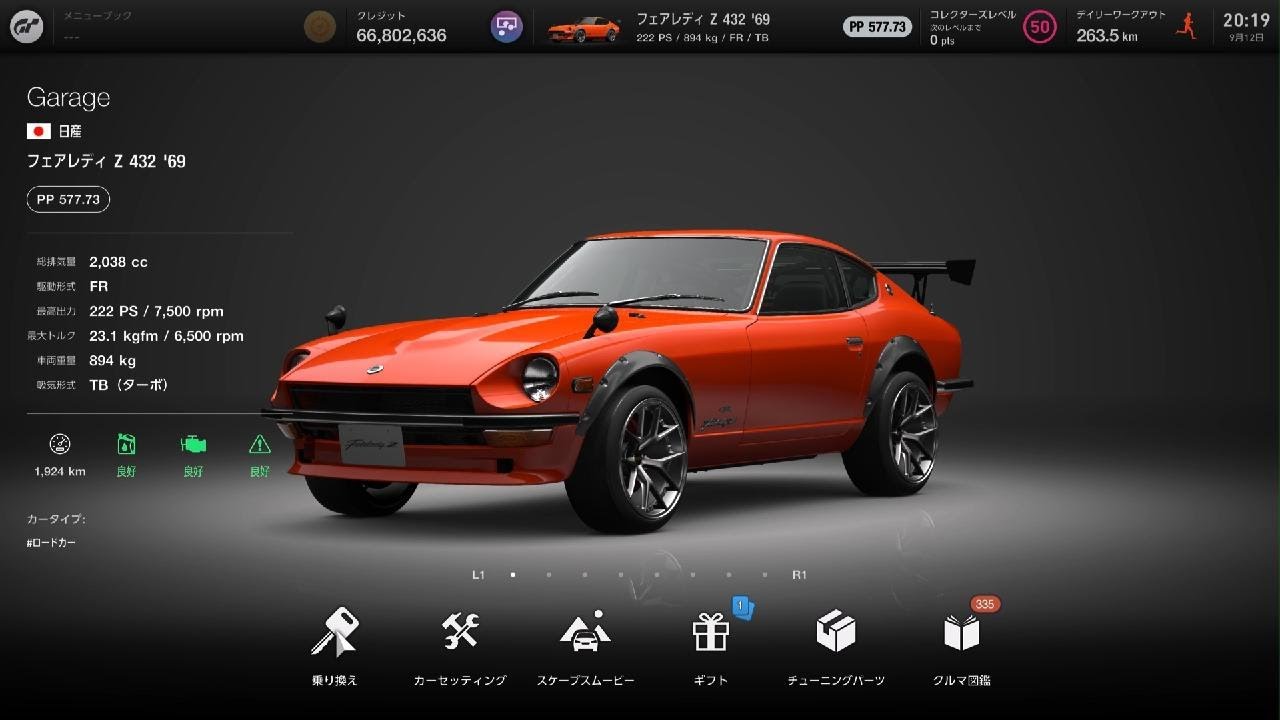Click the odometer icon showing 1,924 km
1280x720 pixels.
[60, 445]
